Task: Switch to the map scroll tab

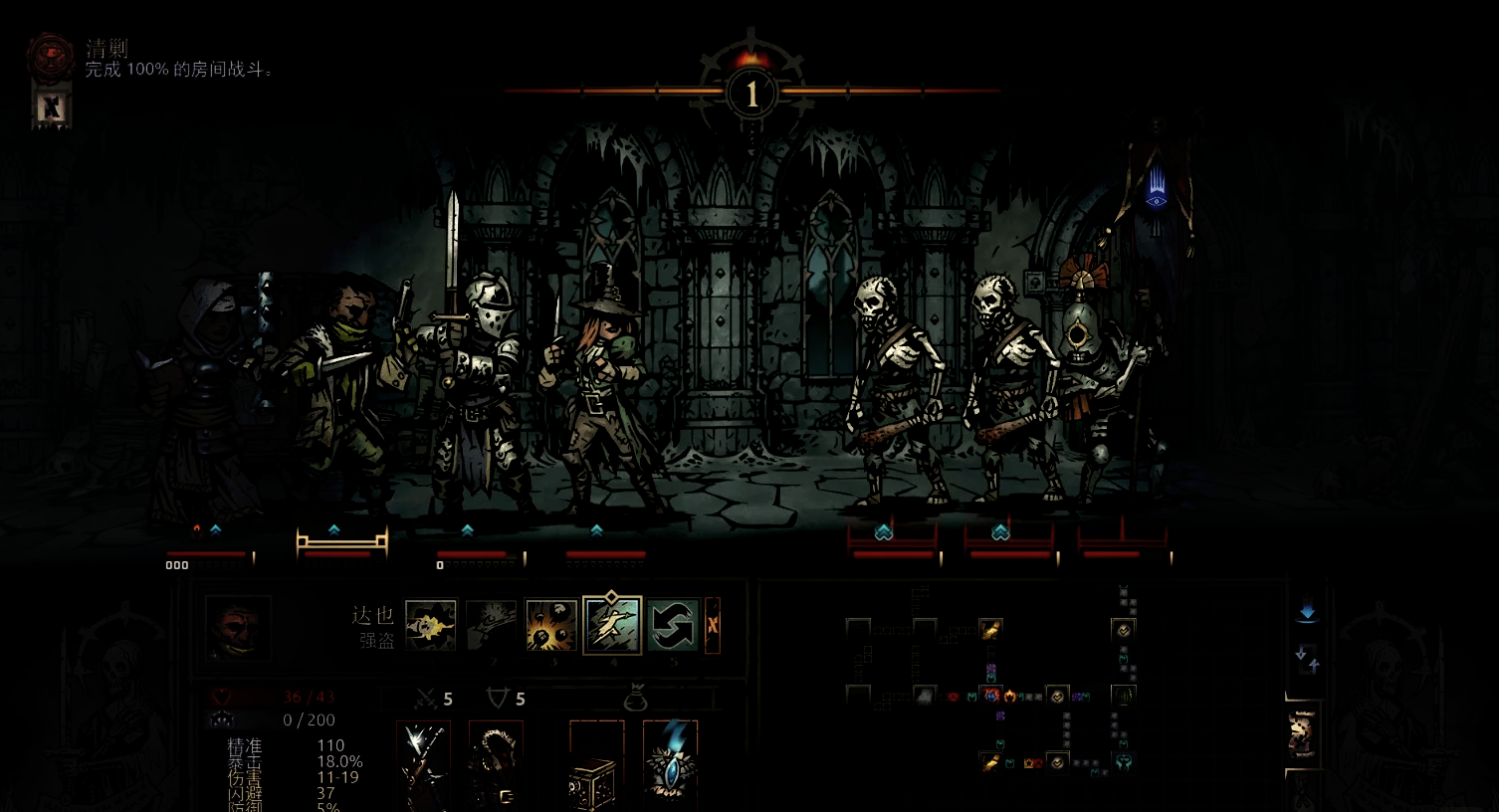Action: click(1302, 734)
